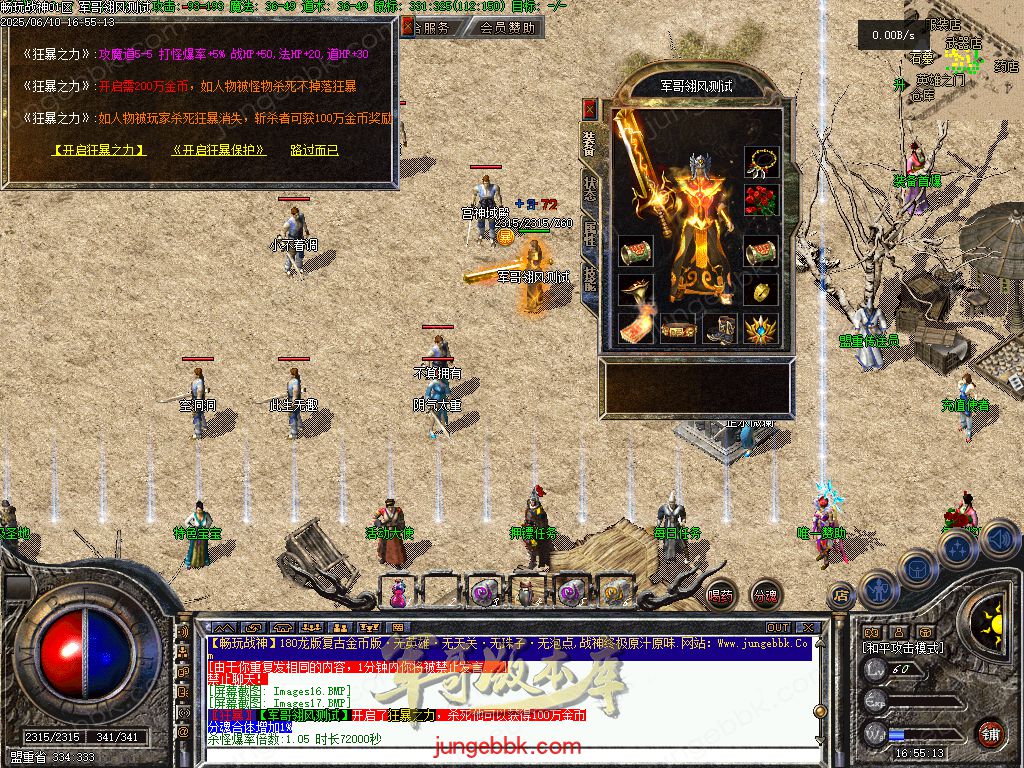Click the gold ring equipment slot
This screenshot has height=768, width=1024.
[x=761, y=290]
